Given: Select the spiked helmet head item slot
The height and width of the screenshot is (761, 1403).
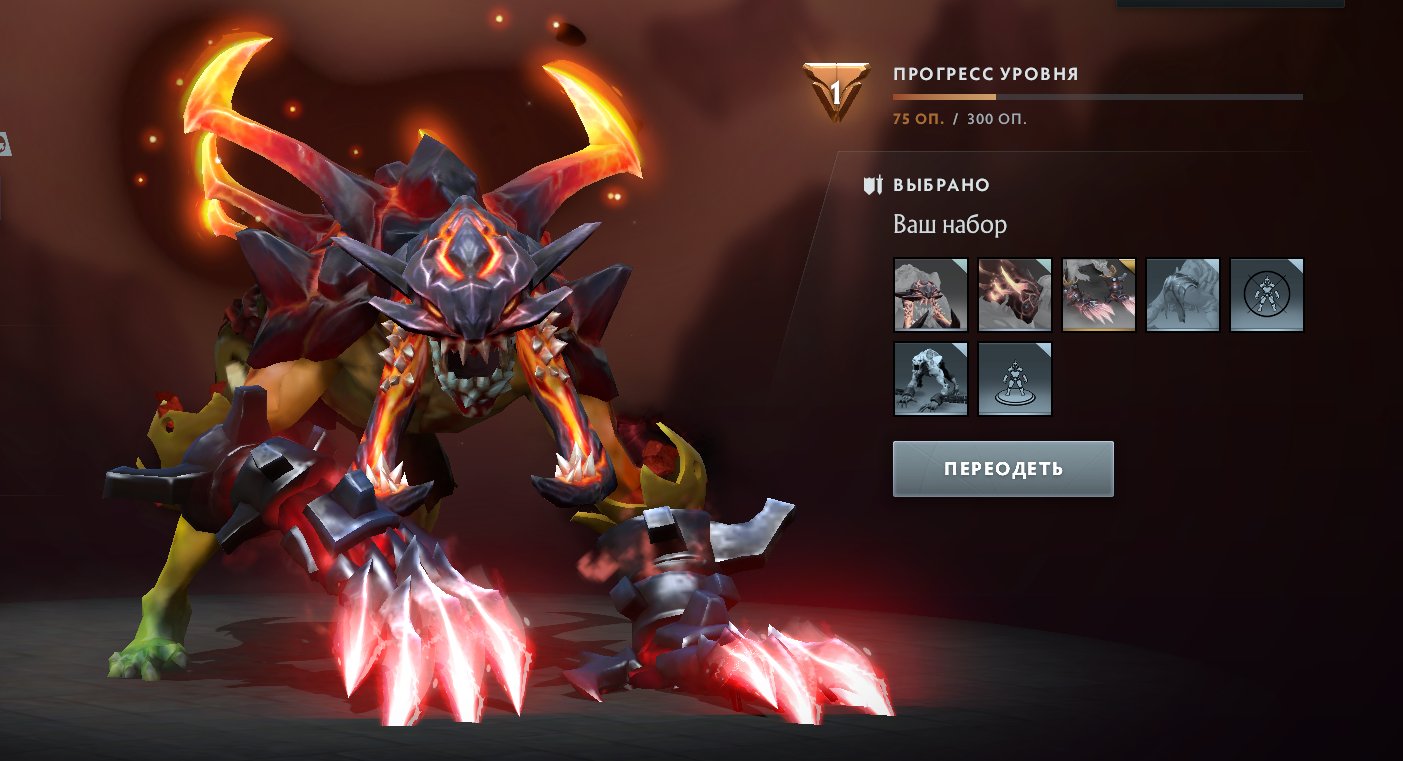Looking at the screenshot, I should point(930,295).
